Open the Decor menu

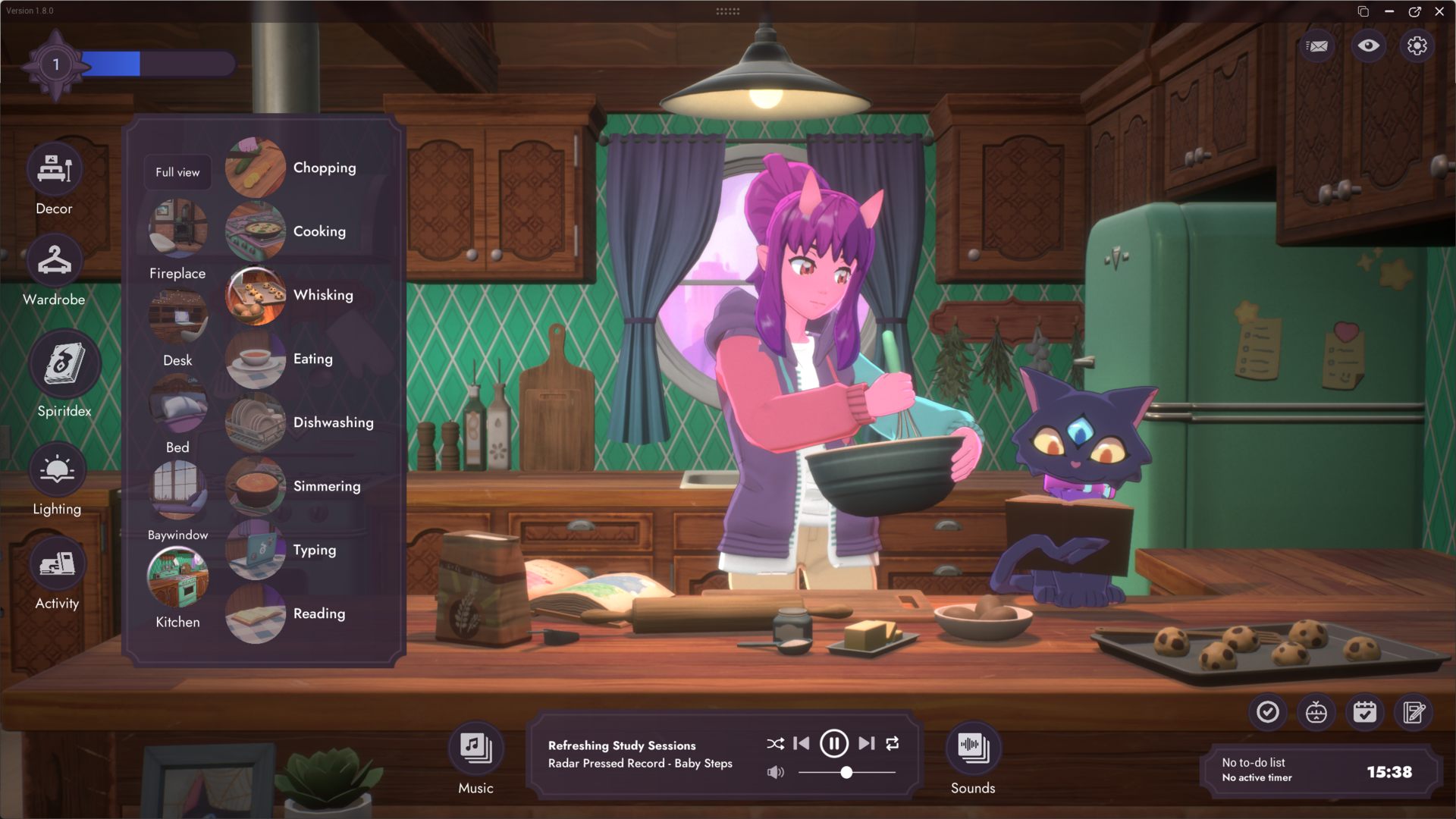click(x=55, y=170)
